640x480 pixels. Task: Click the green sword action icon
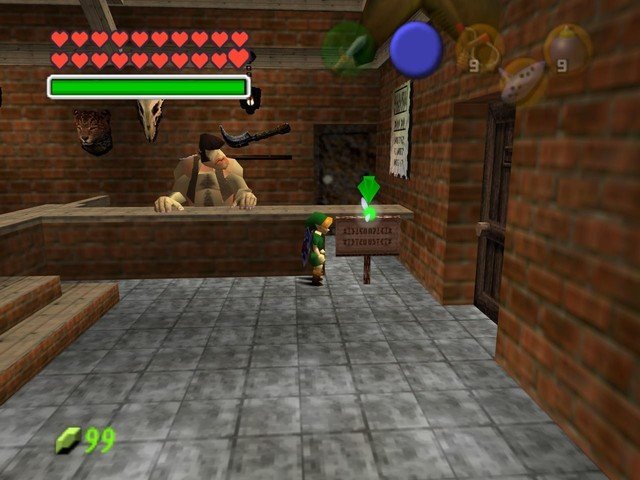347,49
